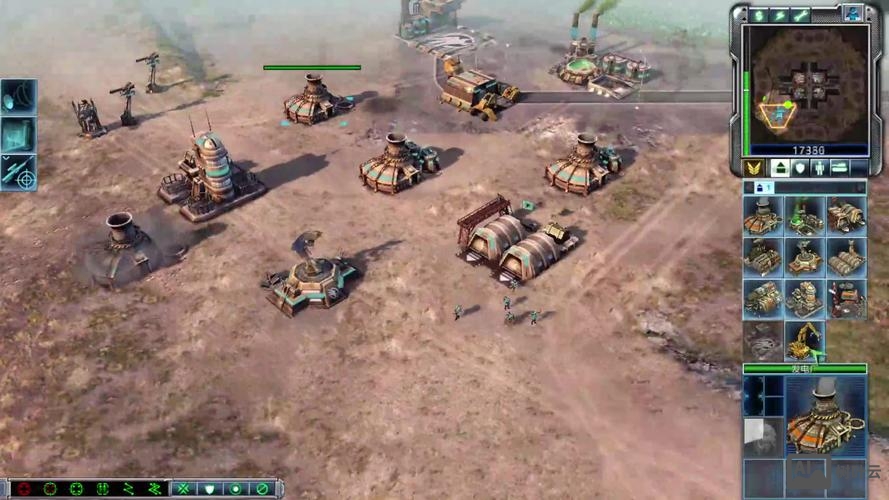Choose the power plant build icon
This screenshot has height=500, width=889.
(763, 215)
